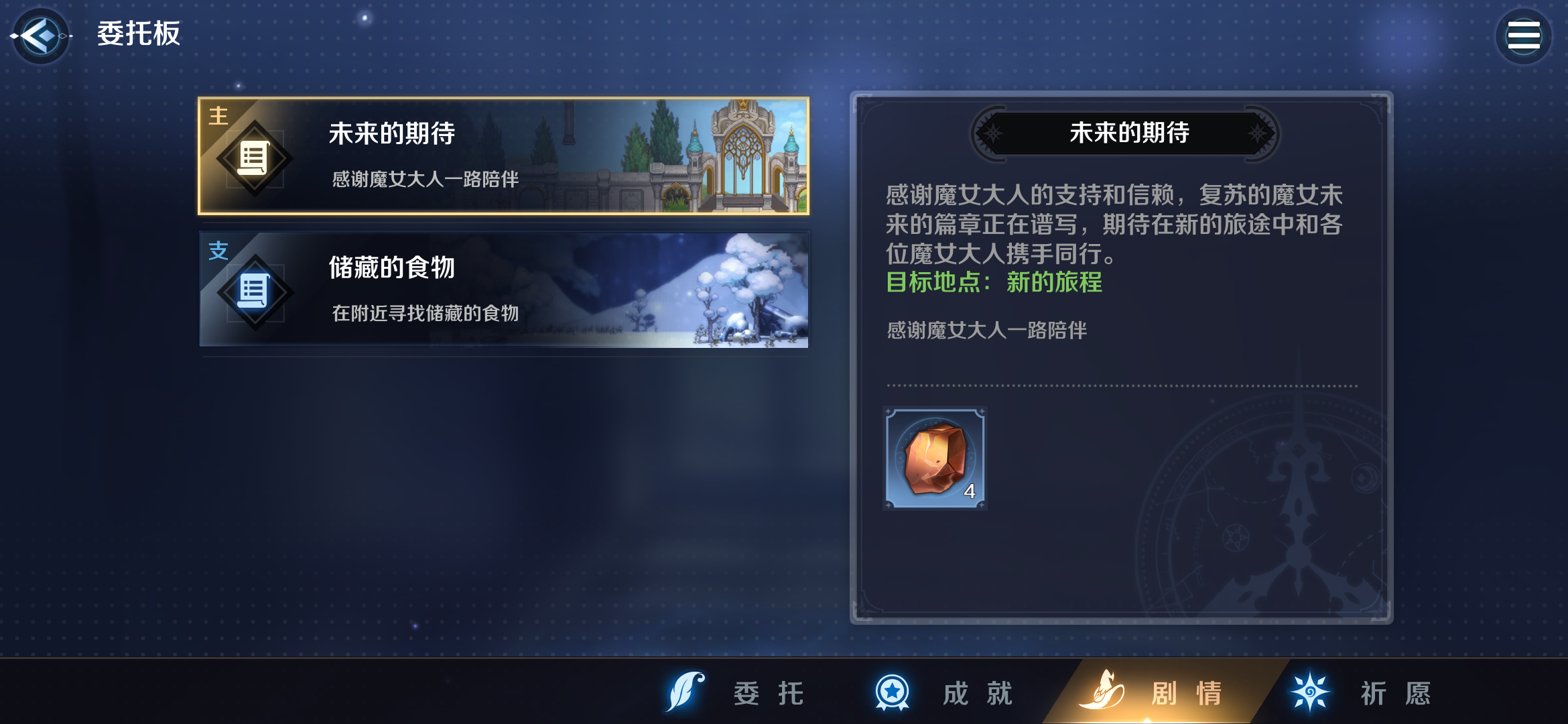Click the gold scroll icon on 未来的期待 quest

[x=254, y=157]
